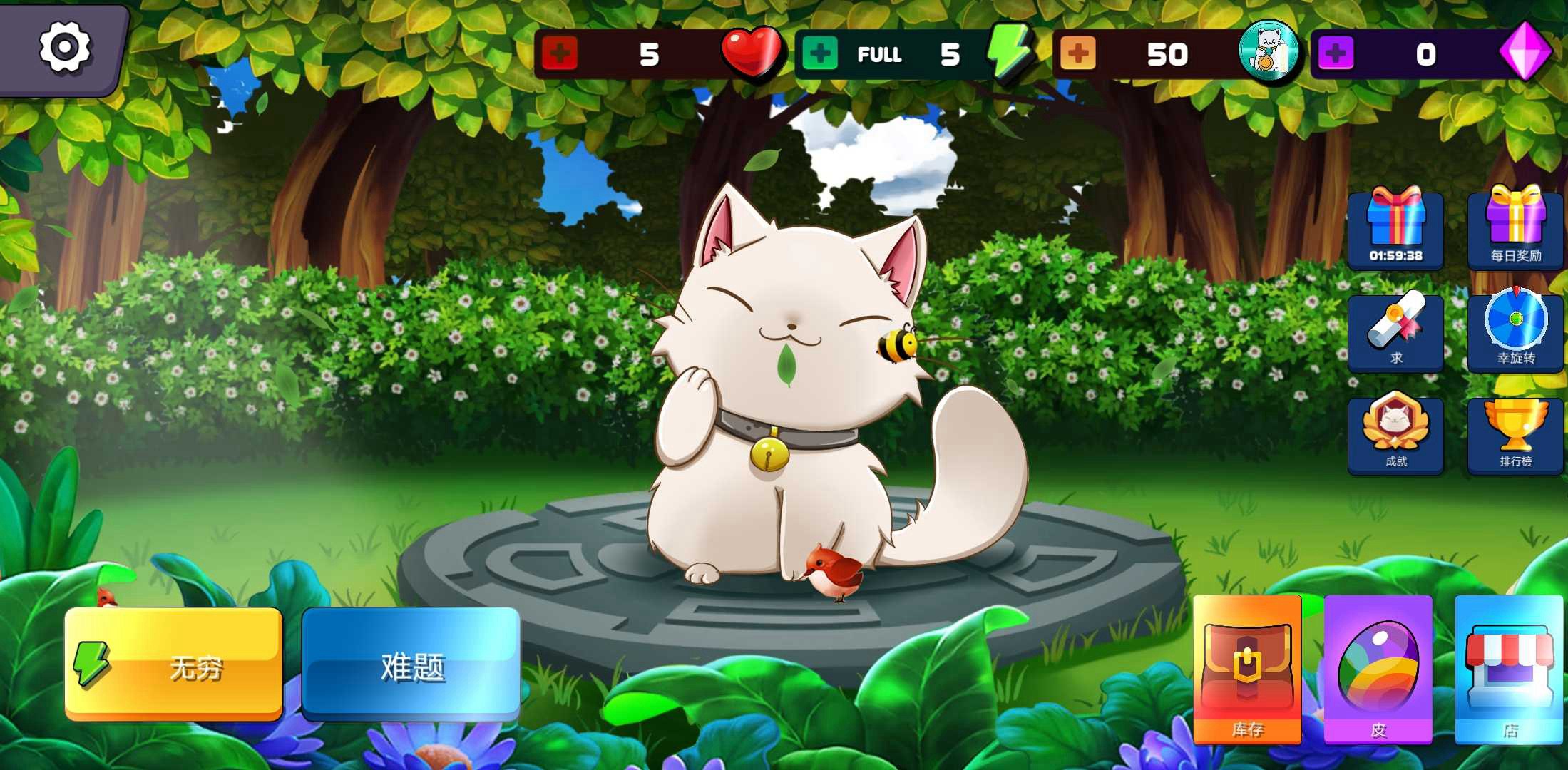
Task: View the 成就 achievements badge
Action: coord(1395,435)
